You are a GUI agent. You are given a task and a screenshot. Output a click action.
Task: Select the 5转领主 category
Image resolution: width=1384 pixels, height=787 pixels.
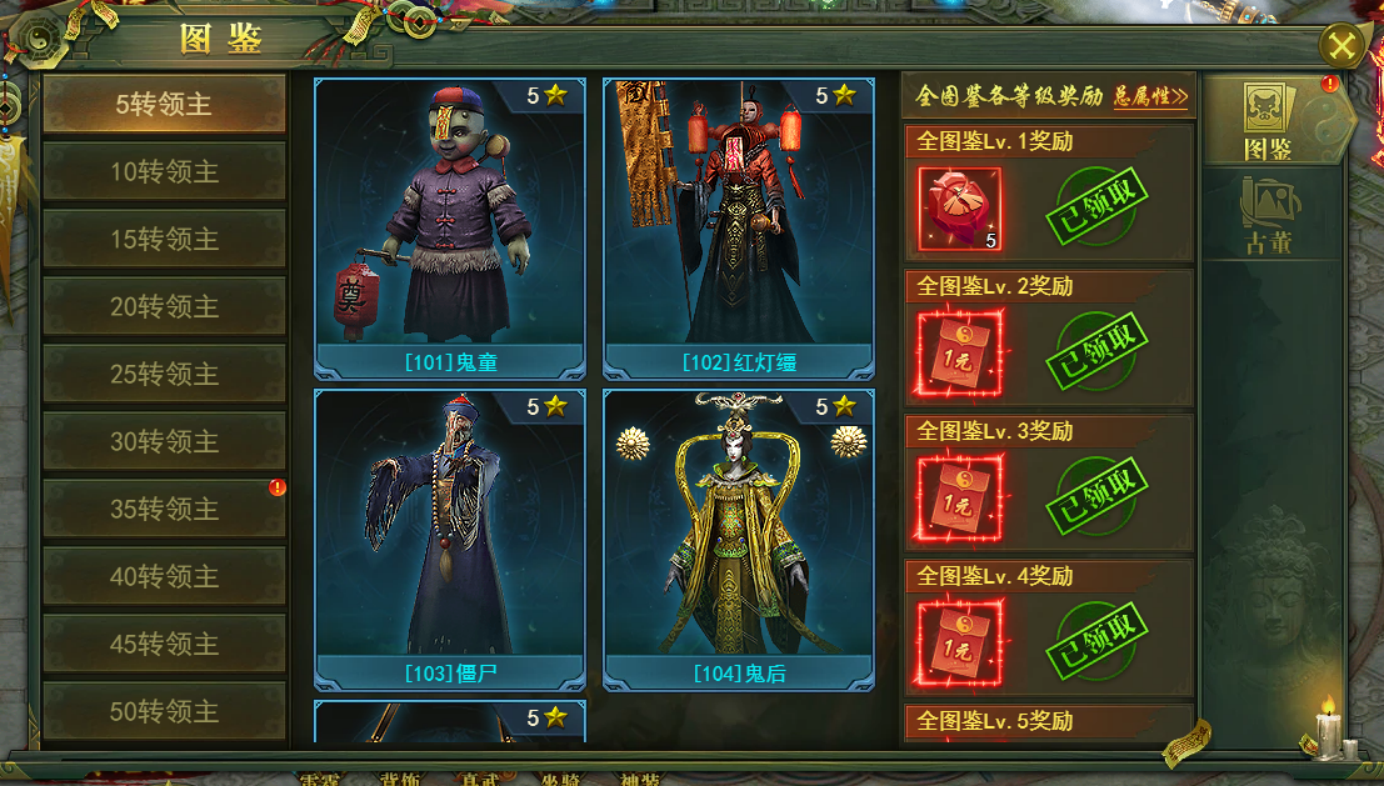(x=164, y=104)
